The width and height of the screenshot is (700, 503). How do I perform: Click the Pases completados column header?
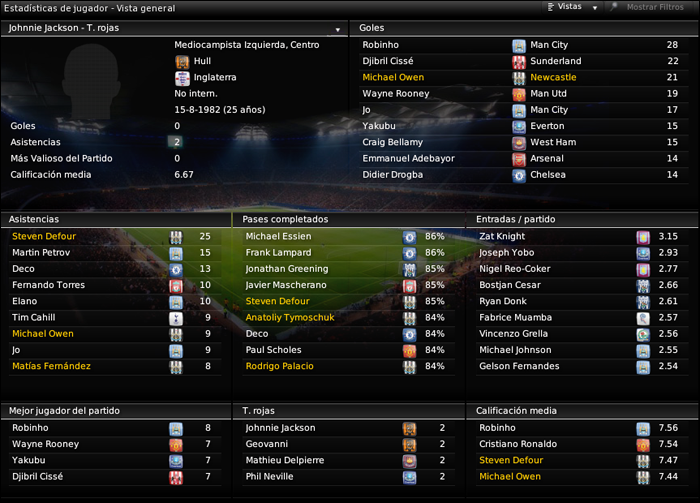286,219
